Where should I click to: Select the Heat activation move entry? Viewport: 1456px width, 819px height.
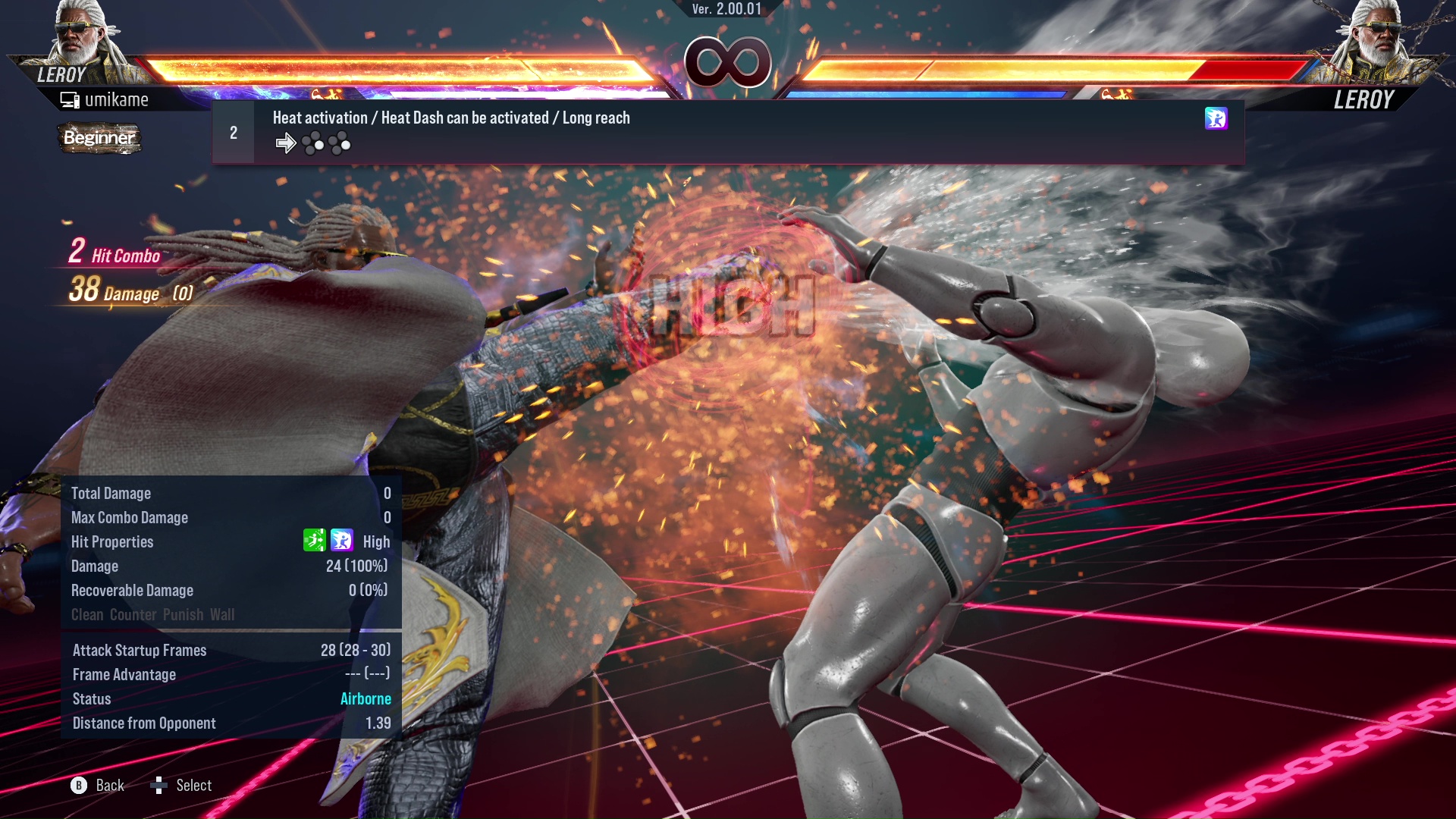728,132
